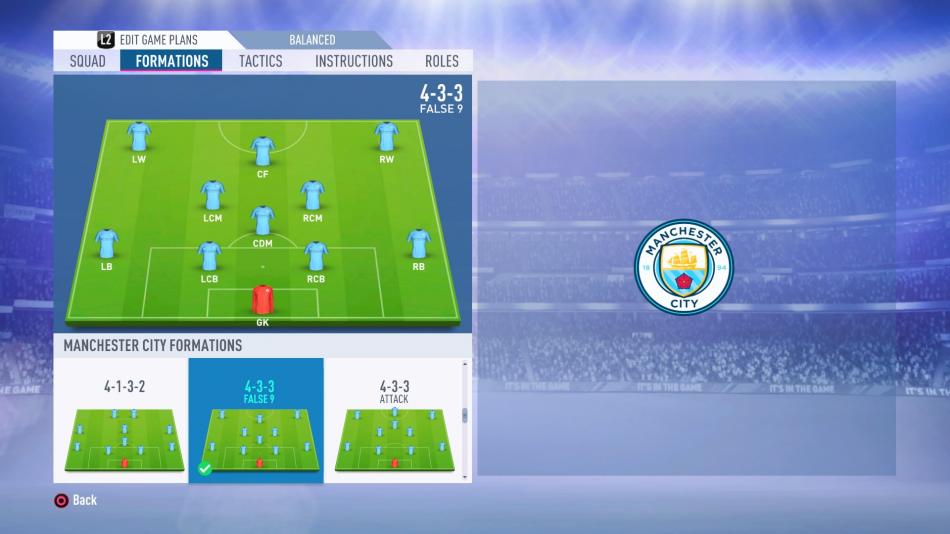Choose the 4-1-3-2 formation tile
Image resolution: width=950 pixels, height=534 pixels.
tap(124, 422)
